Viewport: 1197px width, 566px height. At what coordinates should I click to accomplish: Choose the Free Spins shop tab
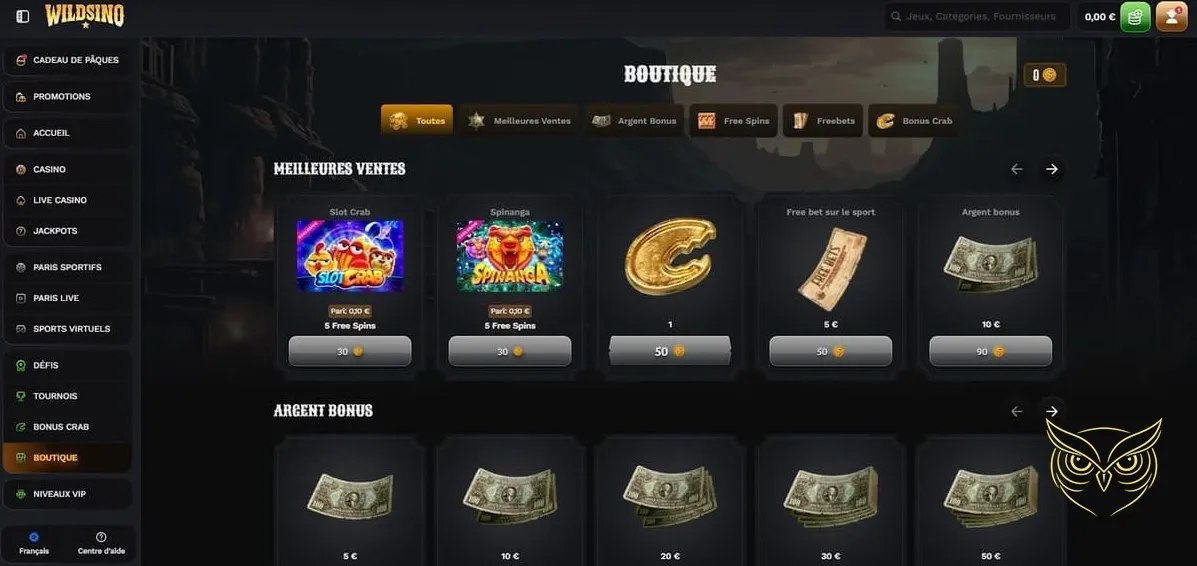[x=735, y=121]
